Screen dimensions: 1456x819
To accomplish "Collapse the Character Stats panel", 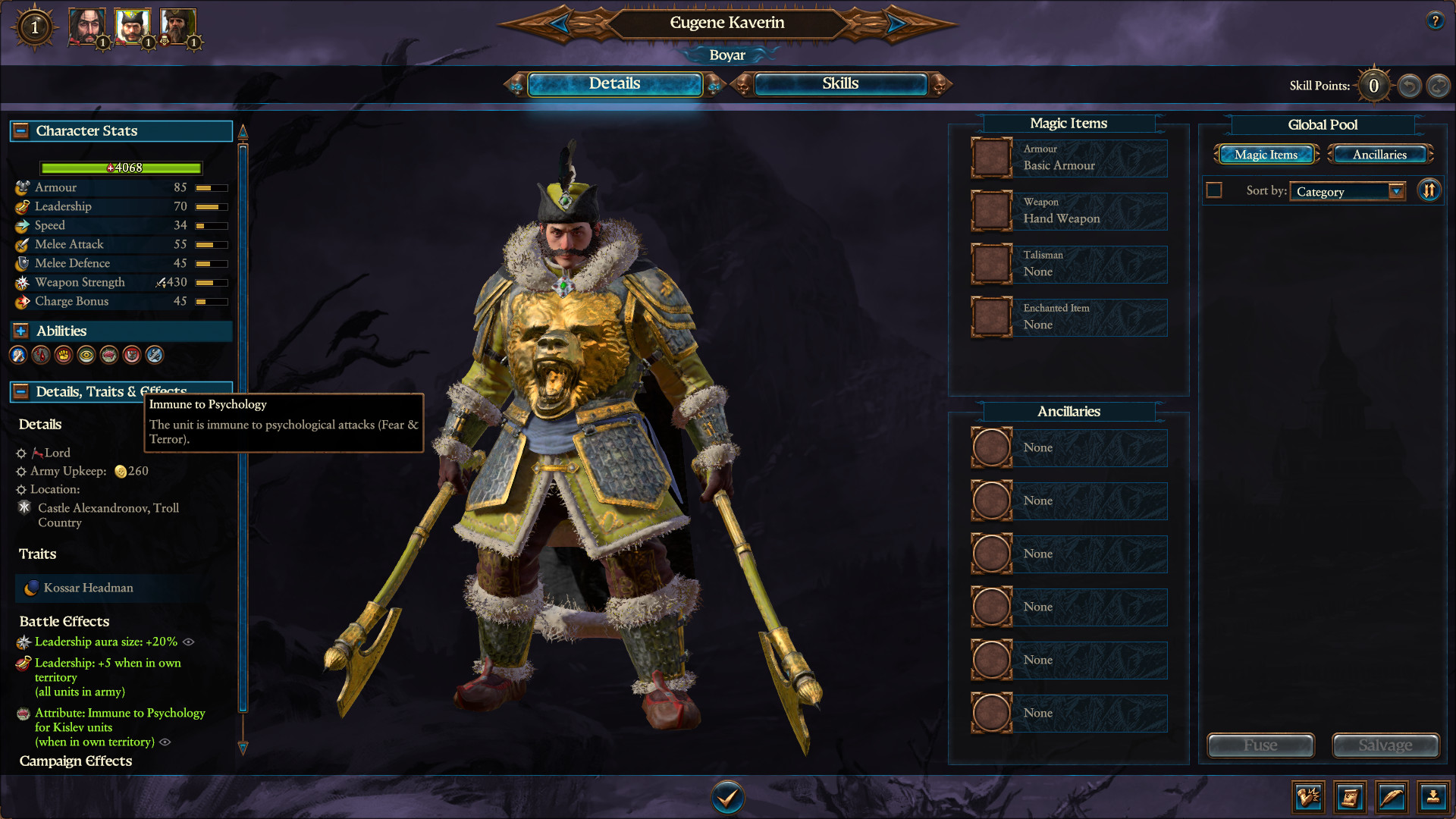I will tap(19, 130).
